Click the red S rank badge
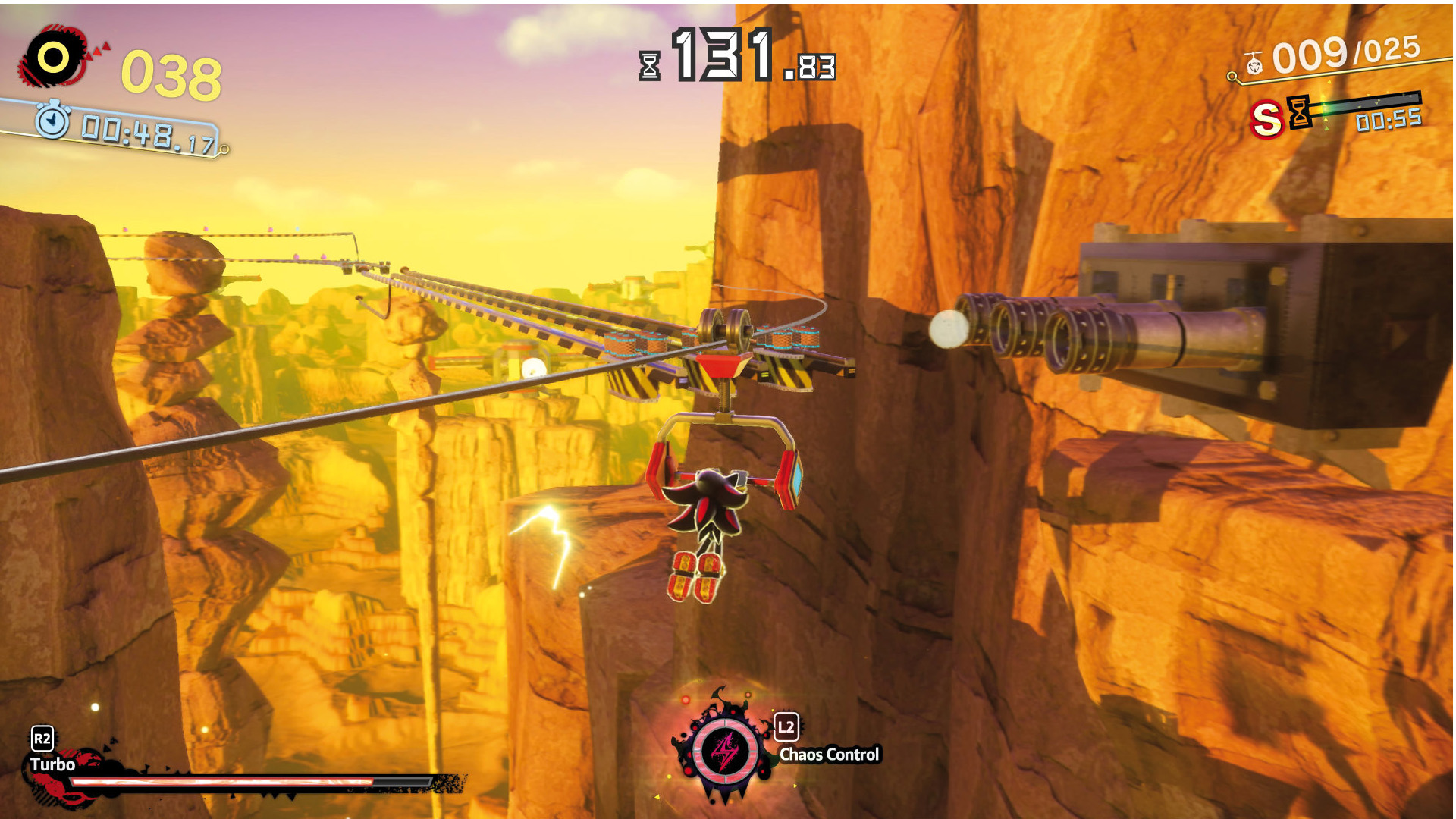 (1266, 120)
